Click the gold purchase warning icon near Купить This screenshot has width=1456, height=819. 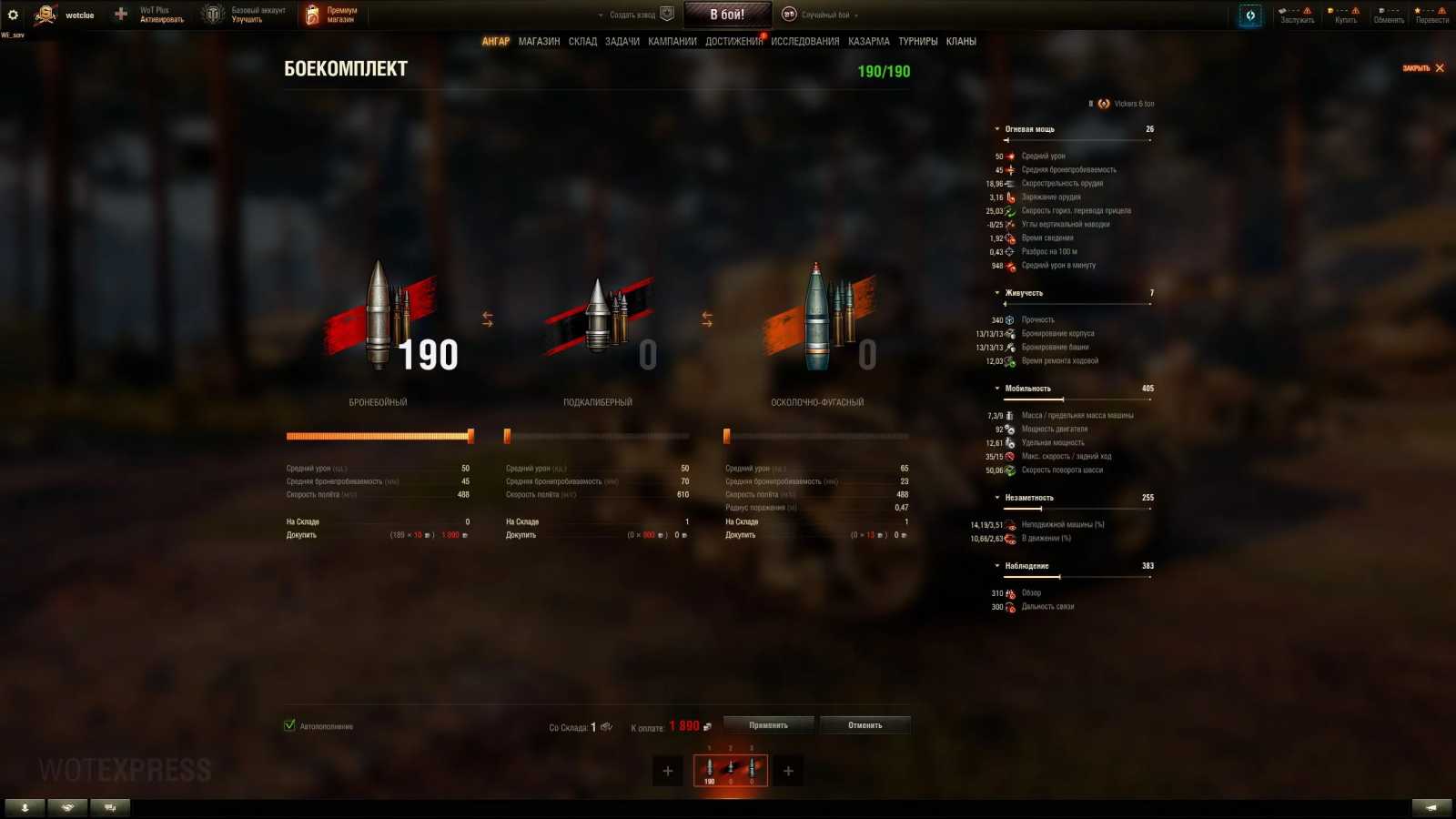(x=1355, y=11)
